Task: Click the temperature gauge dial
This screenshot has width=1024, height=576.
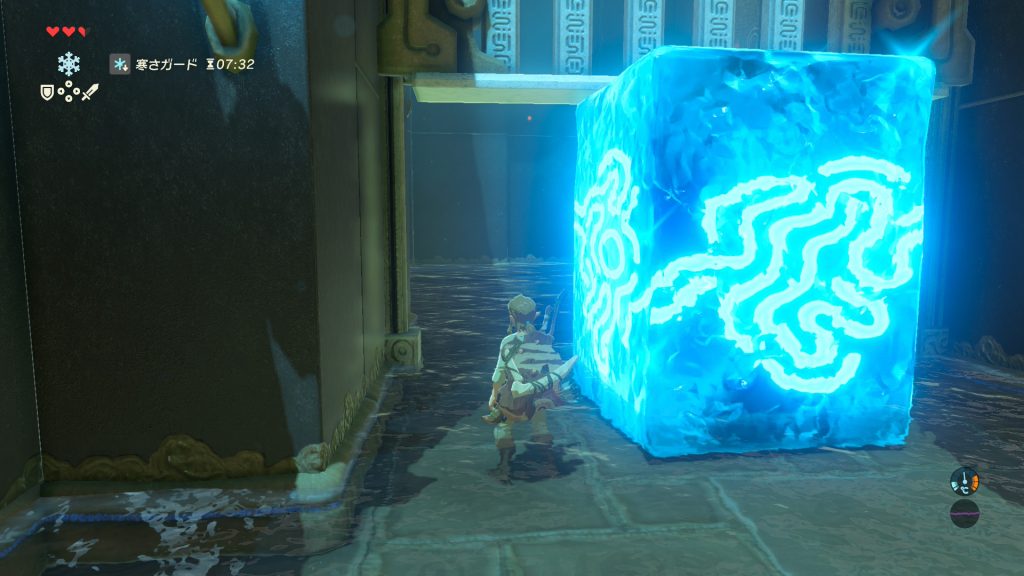Action: 964,481
